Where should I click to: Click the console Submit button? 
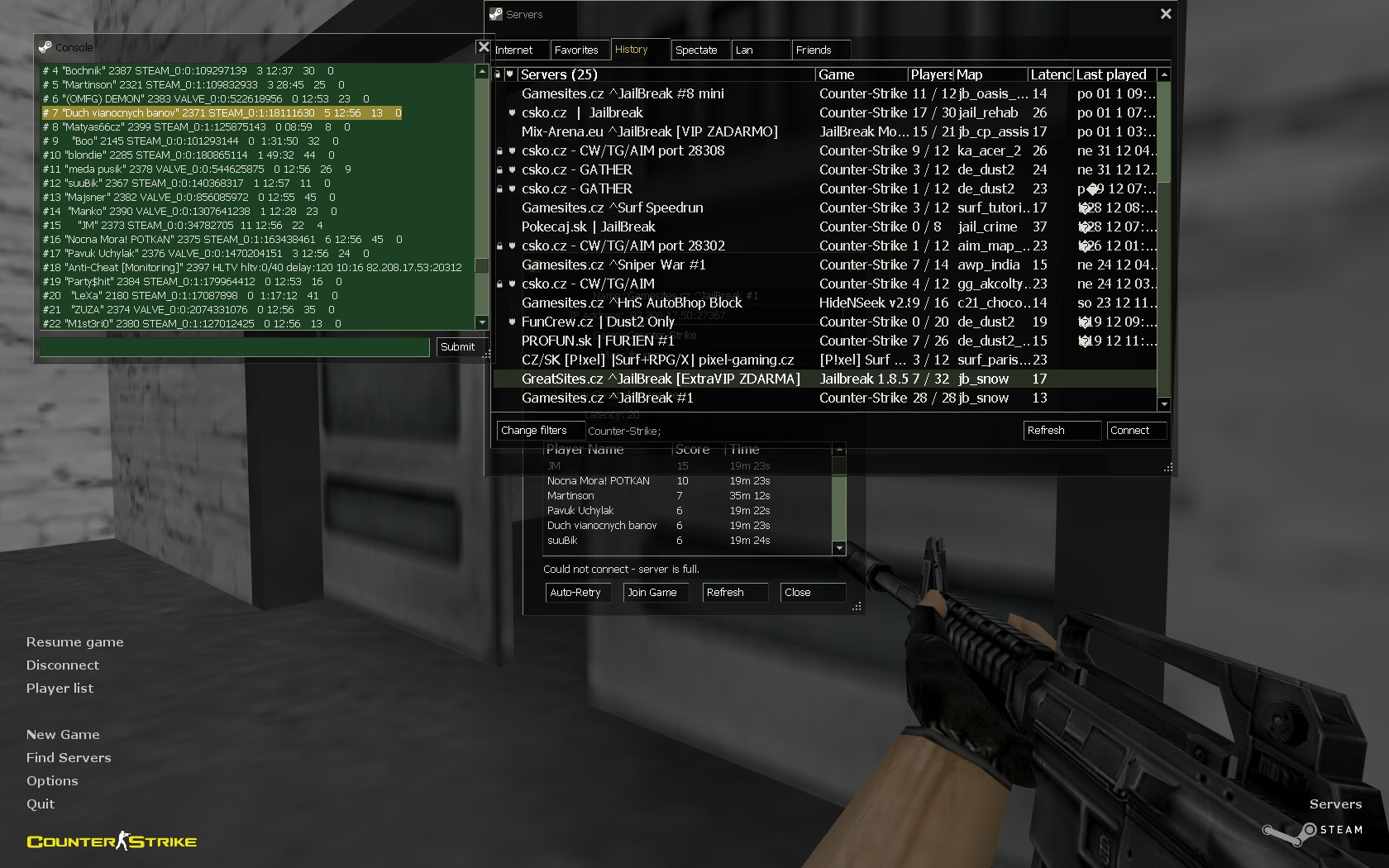pos(457,347)
